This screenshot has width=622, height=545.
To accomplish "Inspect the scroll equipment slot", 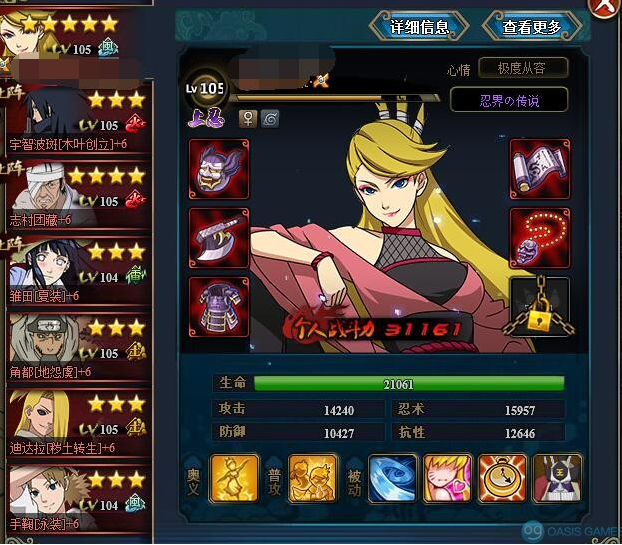I will click(539, 168).
